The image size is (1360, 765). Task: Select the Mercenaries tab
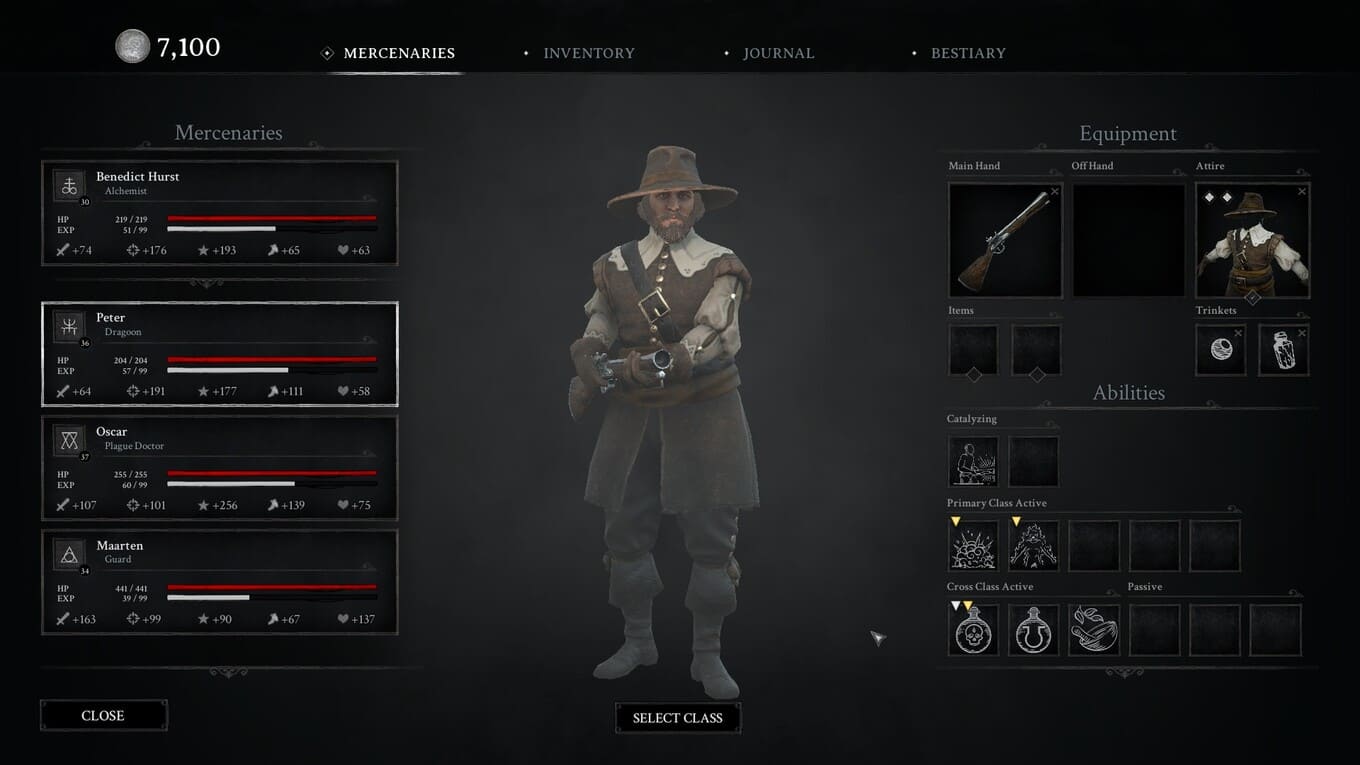(398, 53)
